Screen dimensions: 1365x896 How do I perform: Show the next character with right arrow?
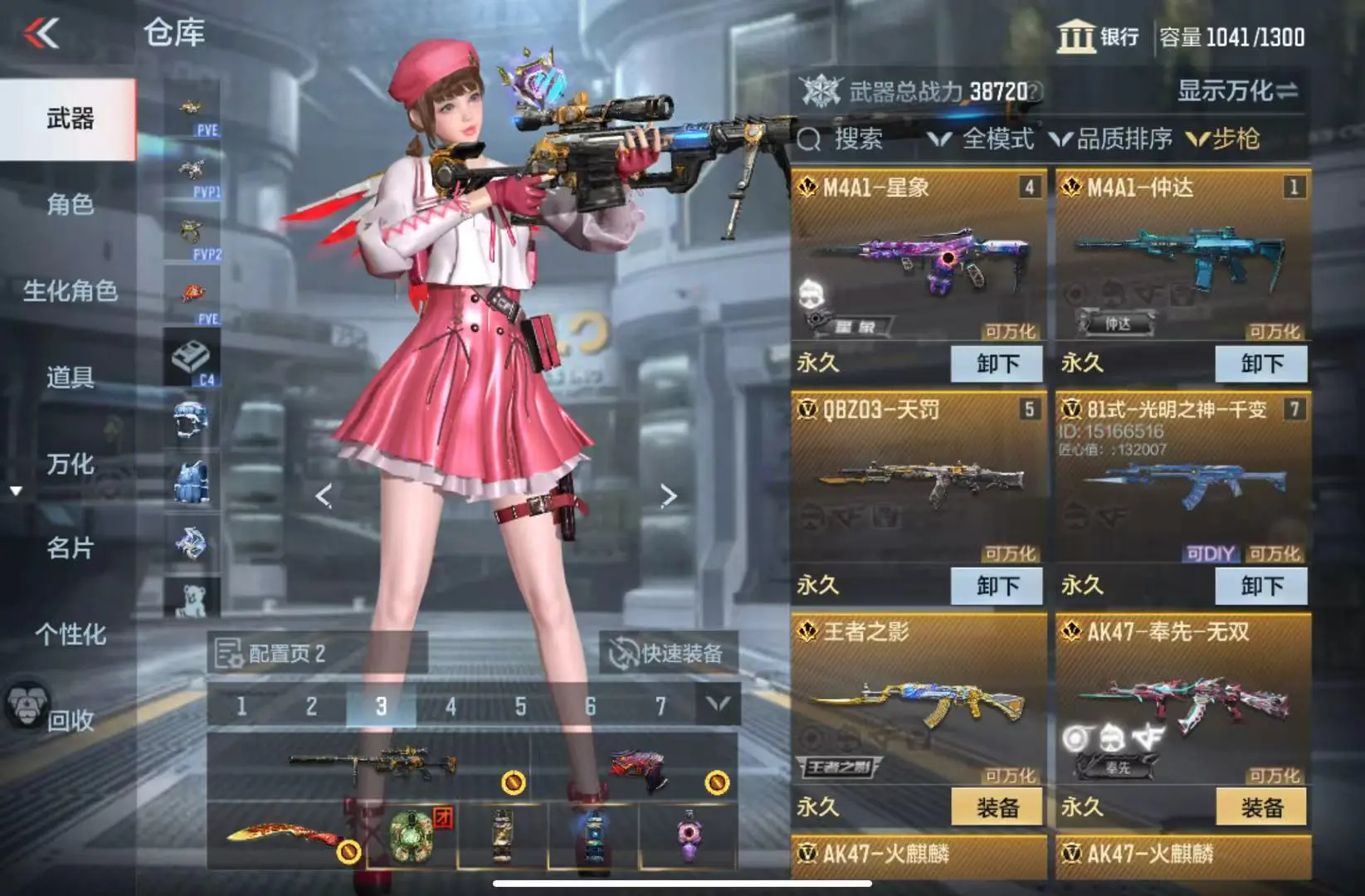point(668,496)
